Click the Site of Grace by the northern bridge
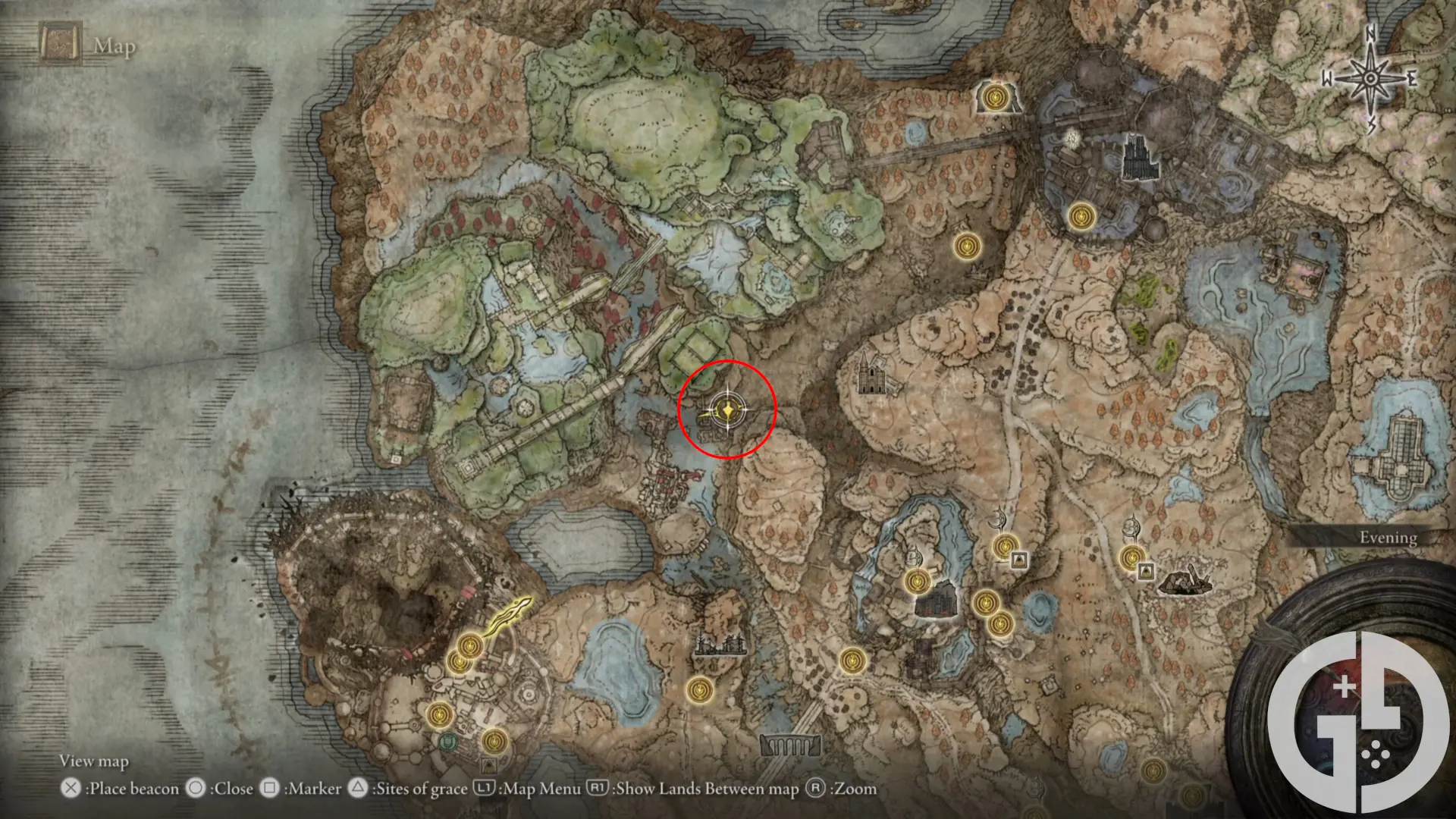Viewport: 1456px width, 819px height. [996, 97]
